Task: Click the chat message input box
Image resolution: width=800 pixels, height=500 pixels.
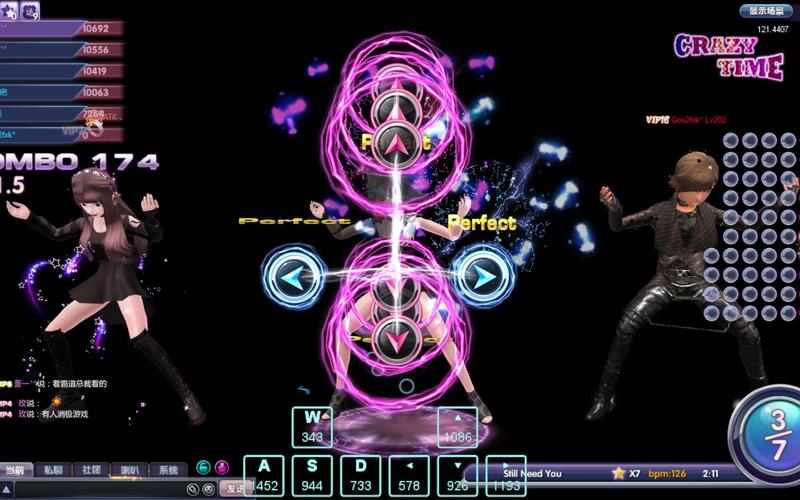Action: point(100,488)
